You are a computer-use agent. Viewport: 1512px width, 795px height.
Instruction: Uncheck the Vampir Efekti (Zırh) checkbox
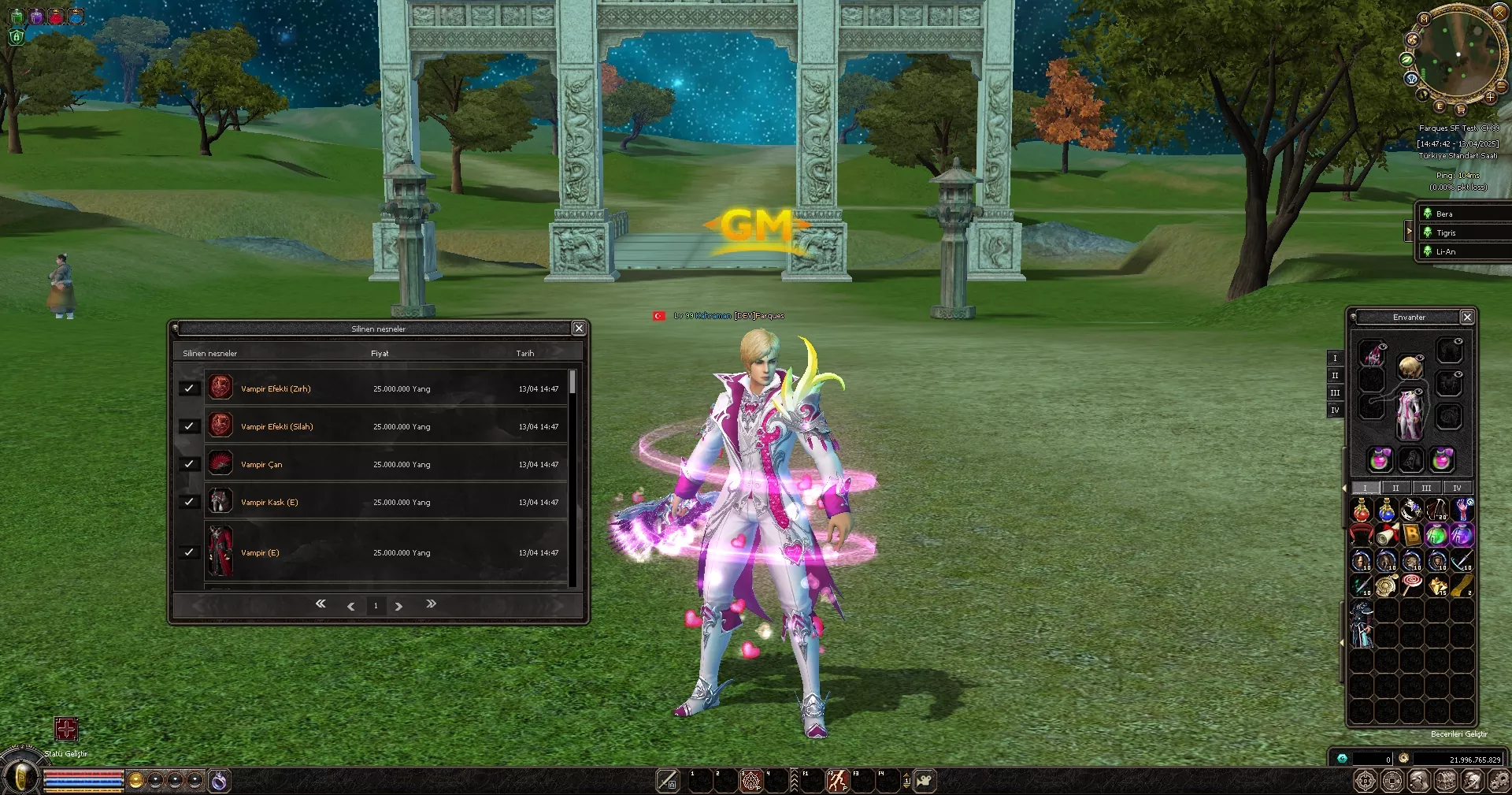coord(189,388)
